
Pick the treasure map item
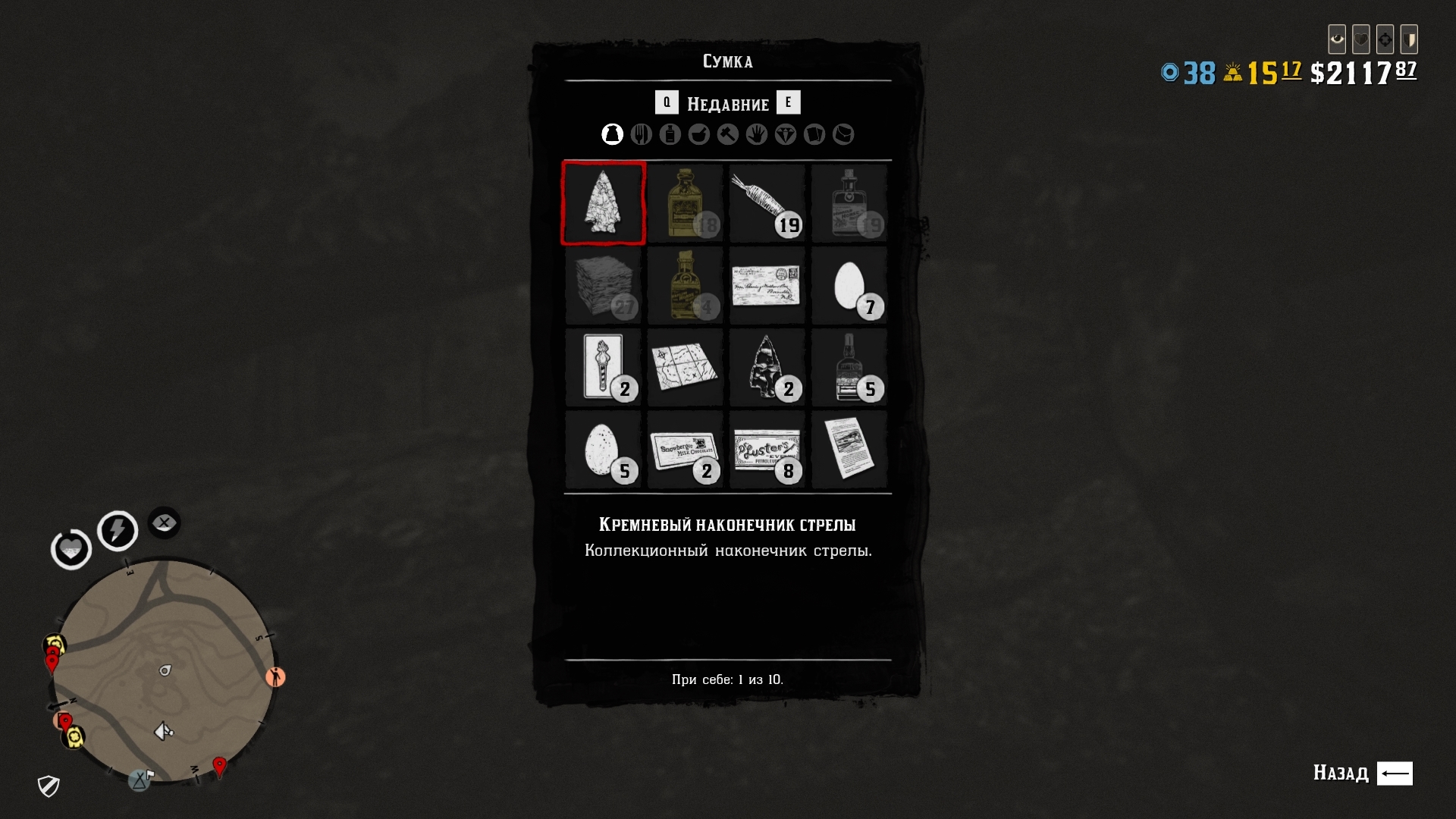point(685,367)
